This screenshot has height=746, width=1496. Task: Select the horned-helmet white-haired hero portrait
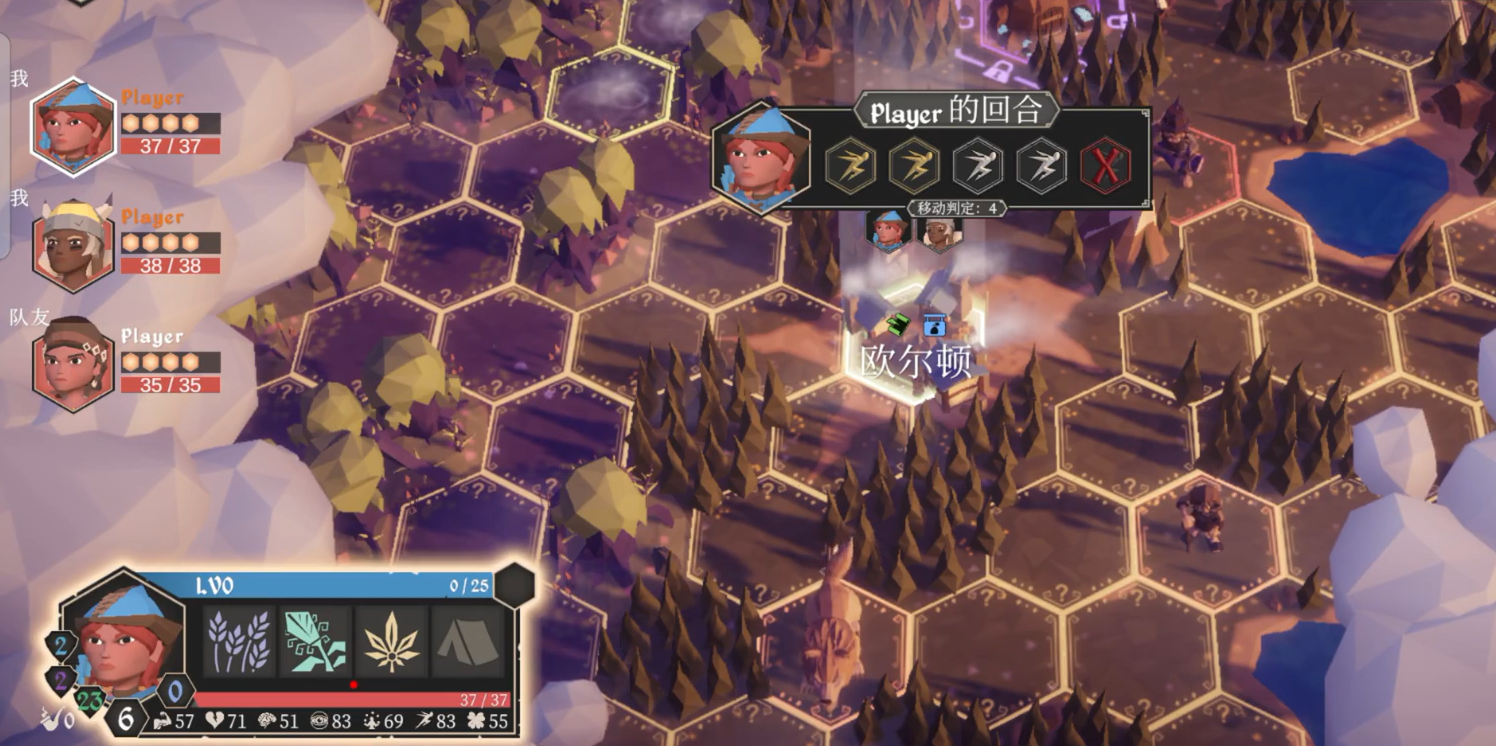[x=73, y=245]
